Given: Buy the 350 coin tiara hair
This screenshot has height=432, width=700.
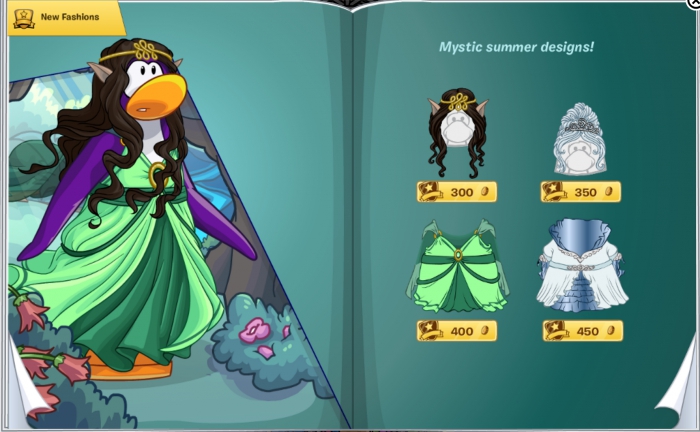Looking at the screenshot, I should click(581, 192).
